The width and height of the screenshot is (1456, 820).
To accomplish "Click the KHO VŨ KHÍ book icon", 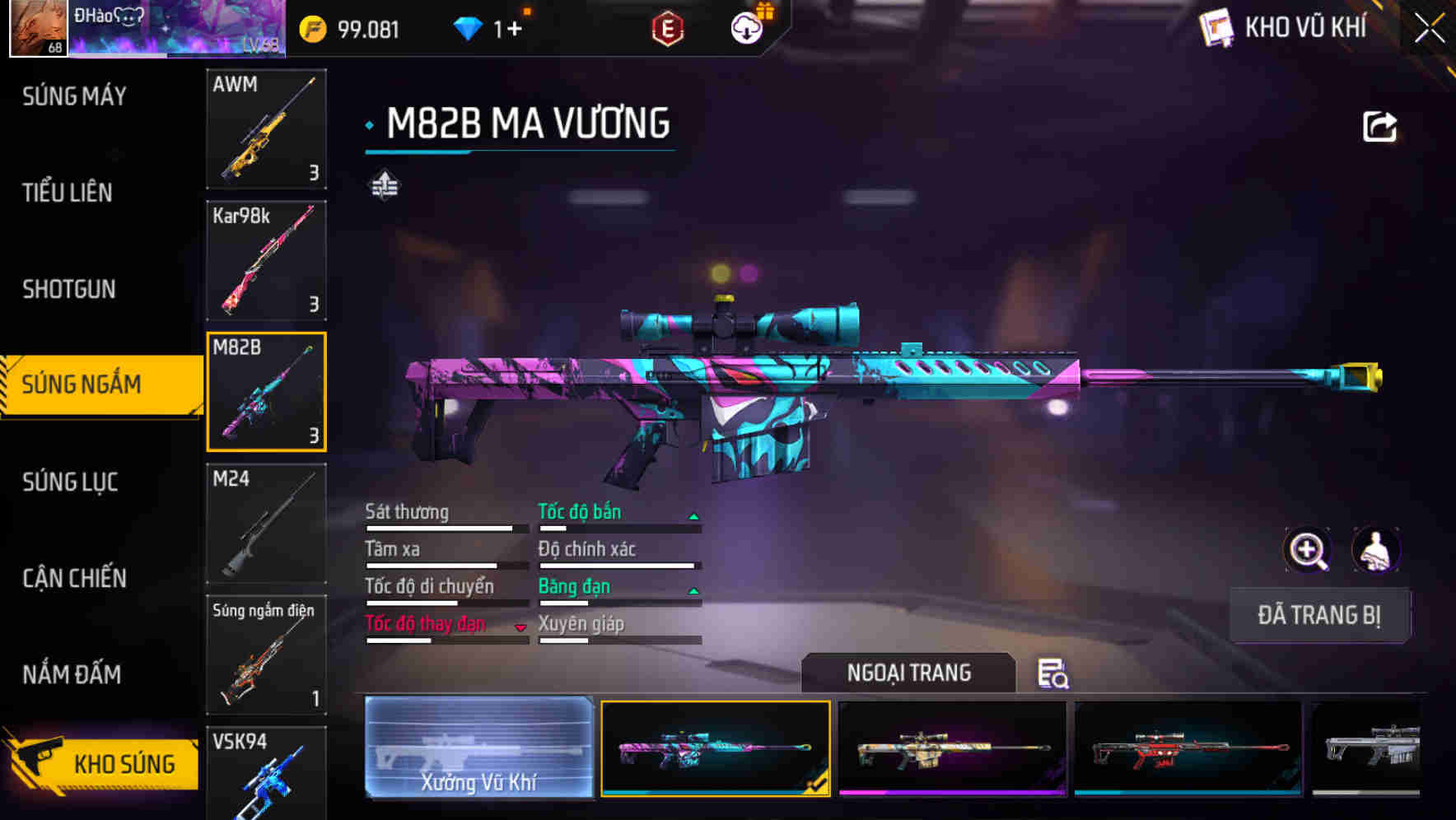I will pos(1216,26).
